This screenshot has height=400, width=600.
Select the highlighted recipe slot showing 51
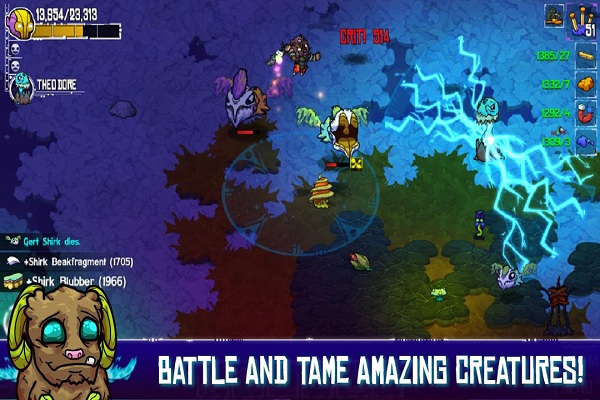[582, 18]
